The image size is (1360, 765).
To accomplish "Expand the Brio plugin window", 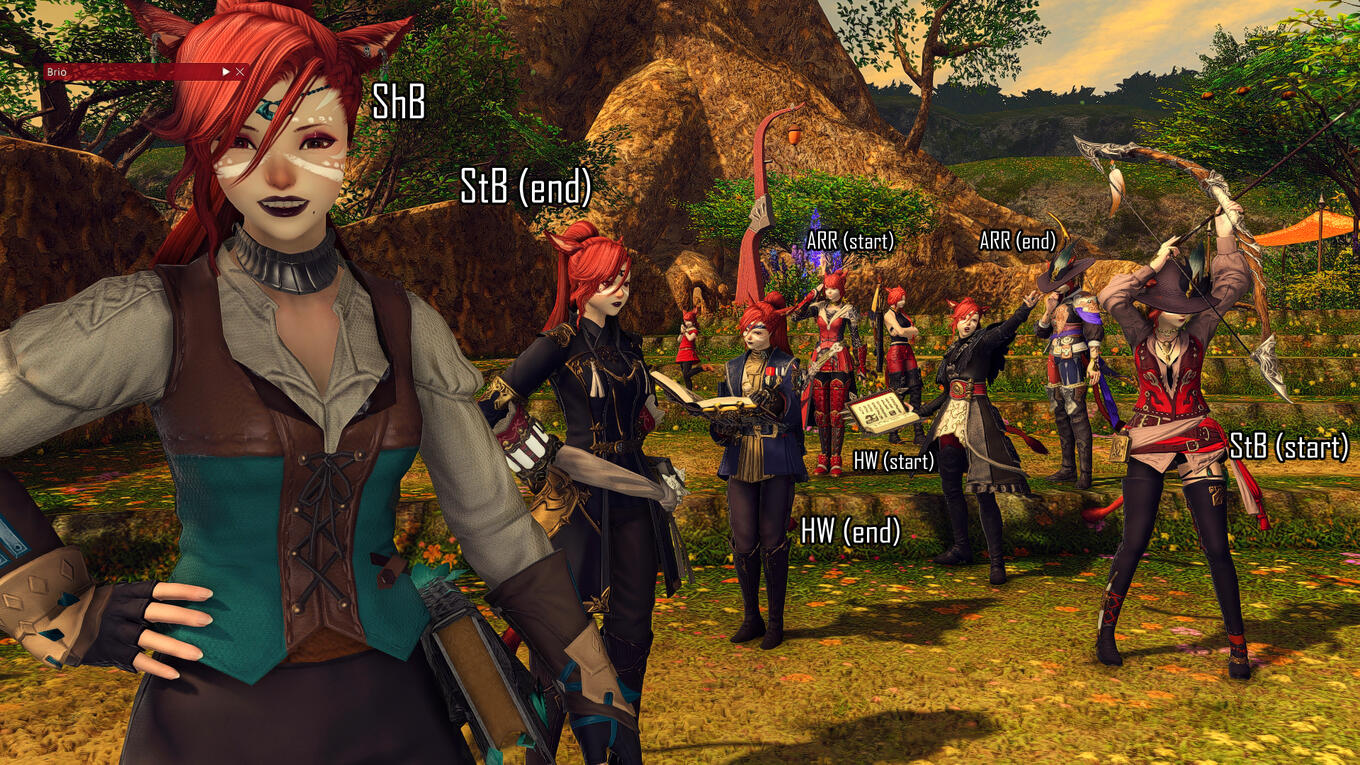I will [226, 71].
